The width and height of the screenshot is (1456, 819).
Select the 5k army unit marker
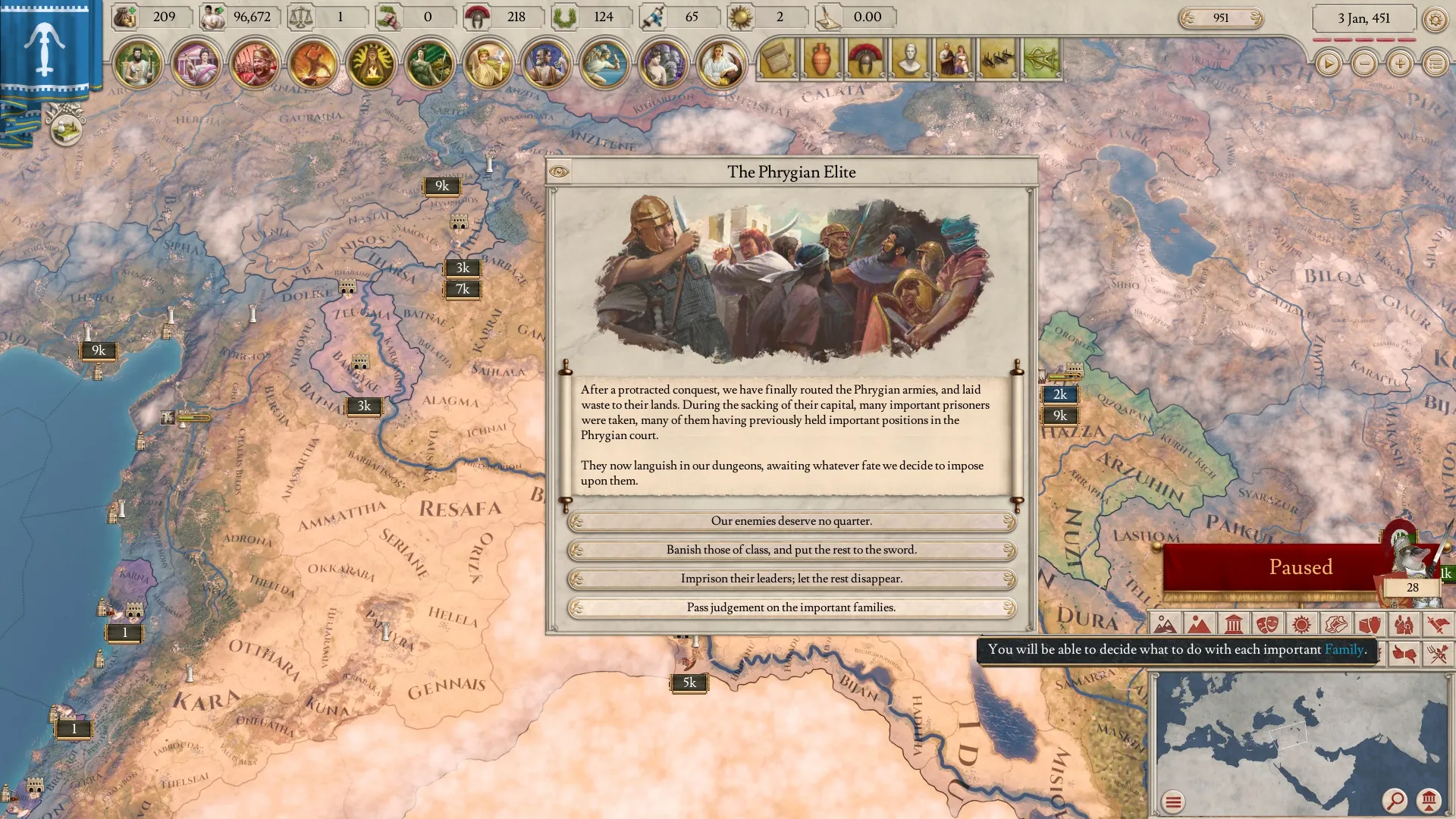point(689,683)
